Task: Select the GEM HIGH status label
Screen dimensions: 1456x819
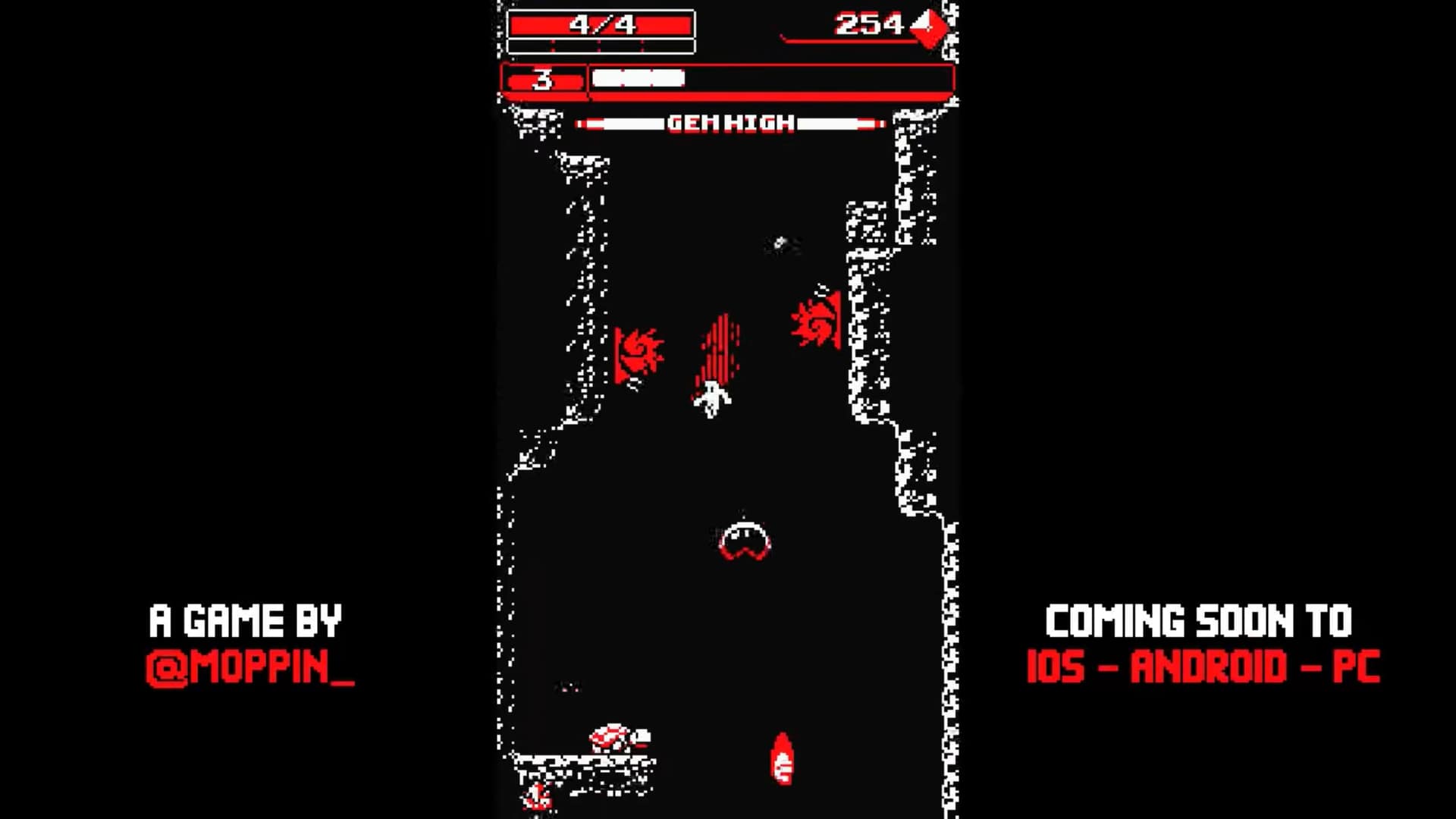Action: (x=730, y=122)
